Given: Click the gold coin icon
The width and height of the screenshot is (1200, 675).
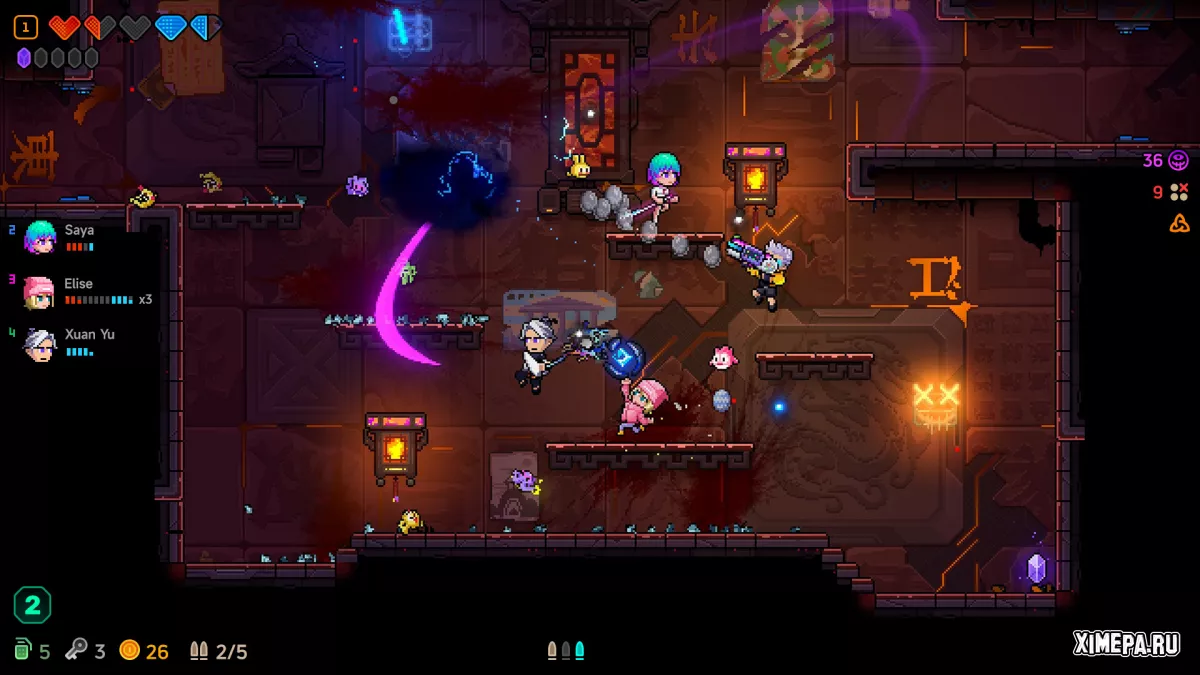Looking at the screenshot, I should [129, 650].
